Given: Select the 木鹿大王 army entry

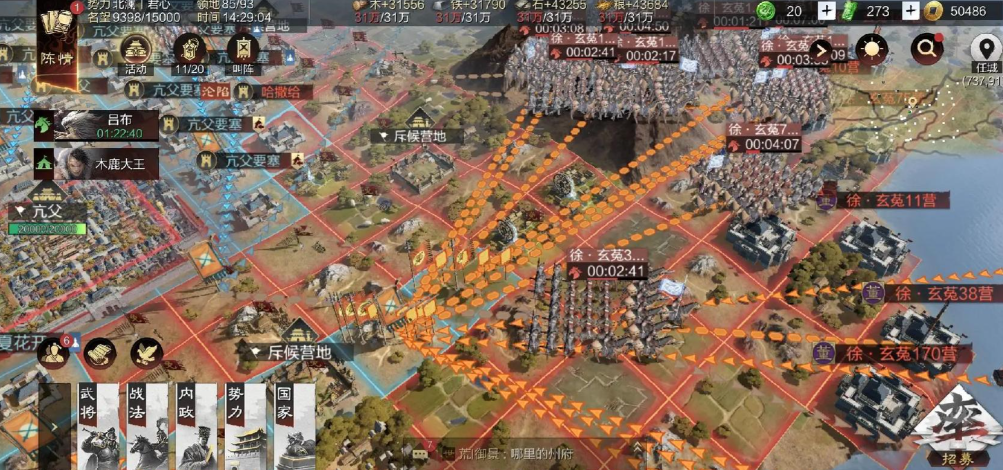Looking at the screenshot, I should point(97,163).
